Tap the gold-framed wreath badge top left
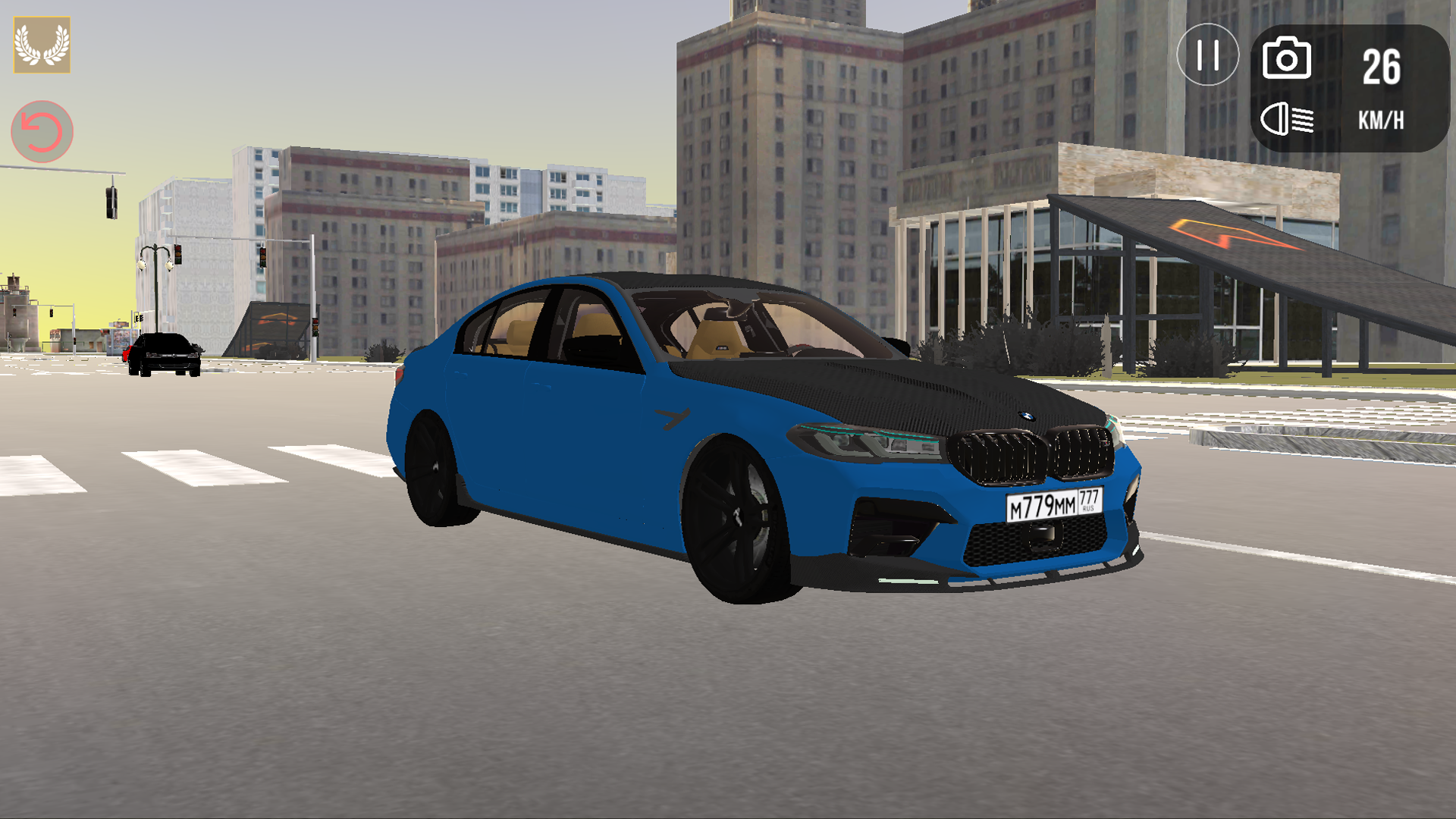Screen dimensions: 1456x819 point(42,44)
